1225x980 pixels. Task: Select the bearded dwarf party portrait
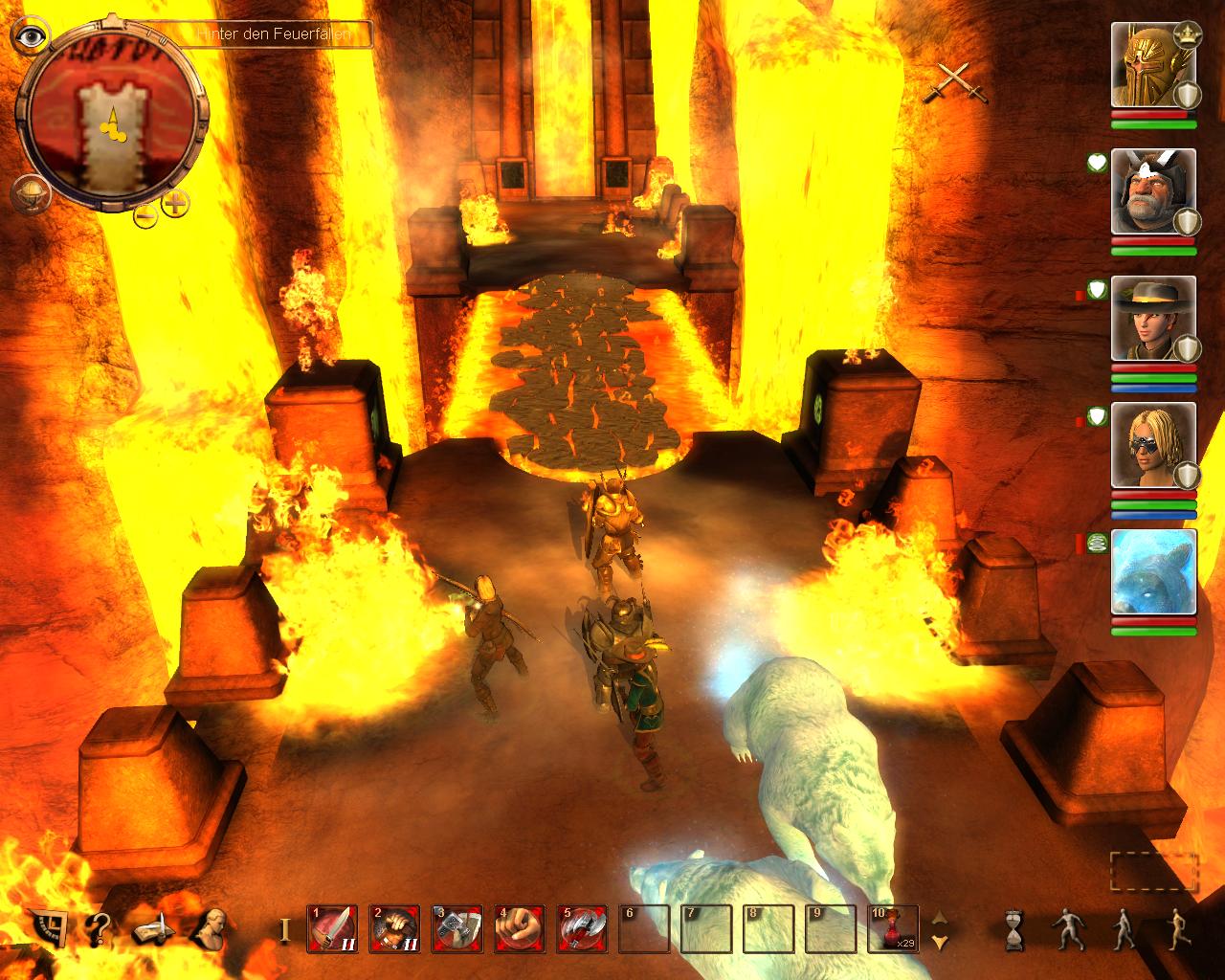[x=1152, y=191]
